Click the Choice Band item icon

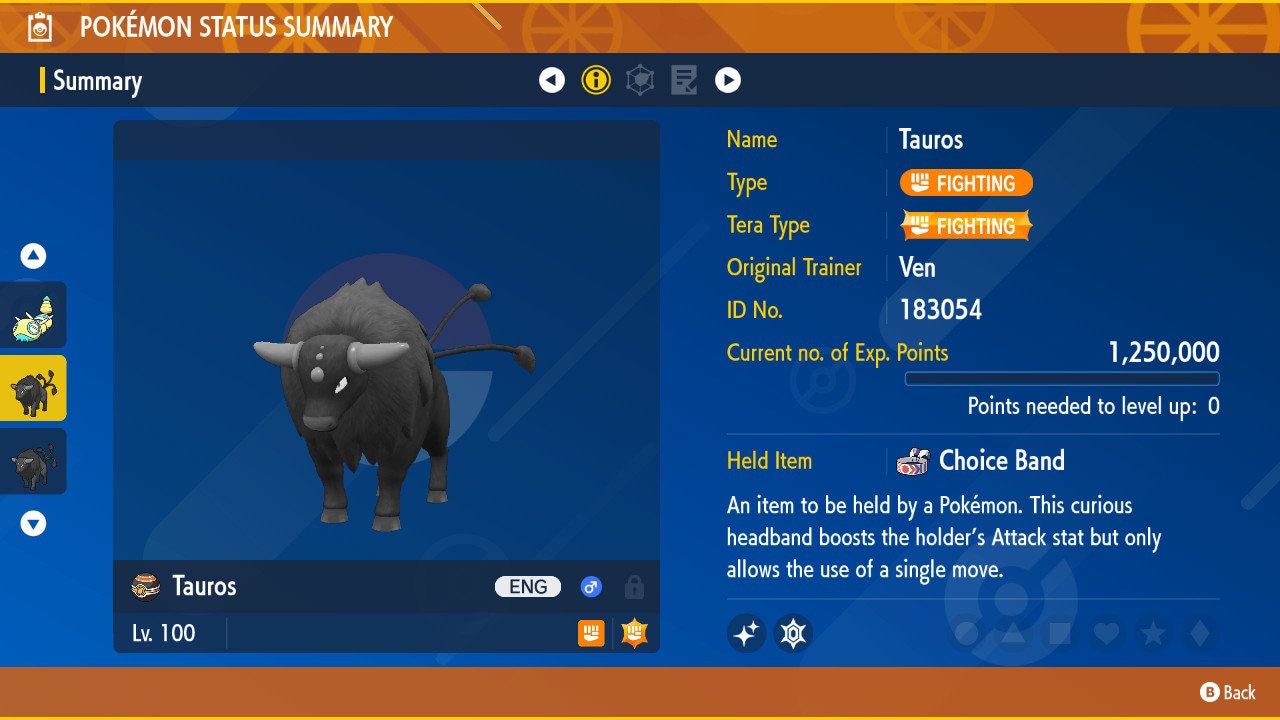click(x=914, y=461)
